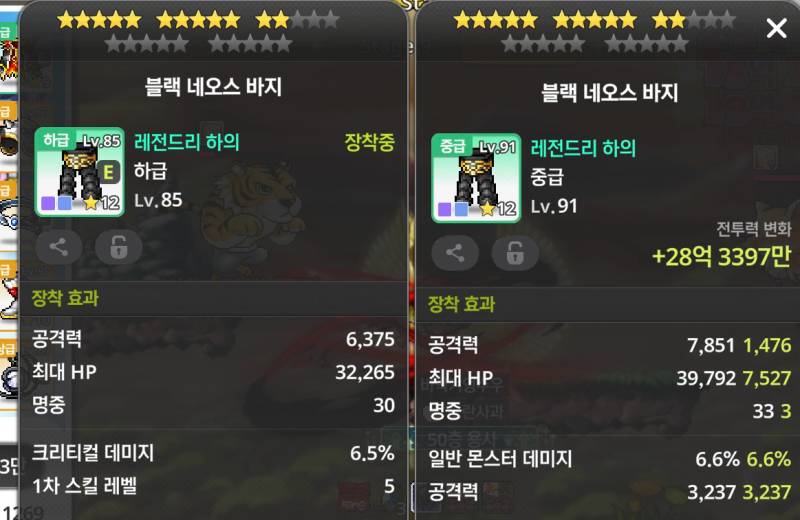Viewport: 800px width, 520px height.
Task: Close the item comparison popup
Action: [776, 28]
